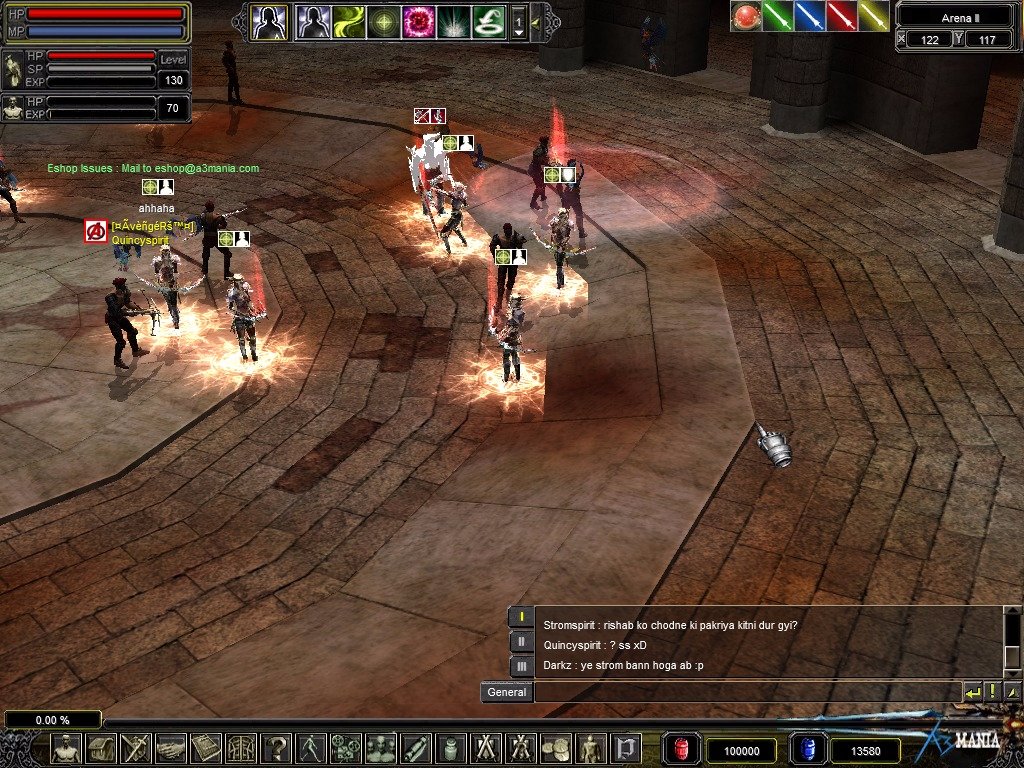Image resolution: width=1024 pixels, height=768 pixels.
Task: Click the chat message input field
Action: (746, 692)
